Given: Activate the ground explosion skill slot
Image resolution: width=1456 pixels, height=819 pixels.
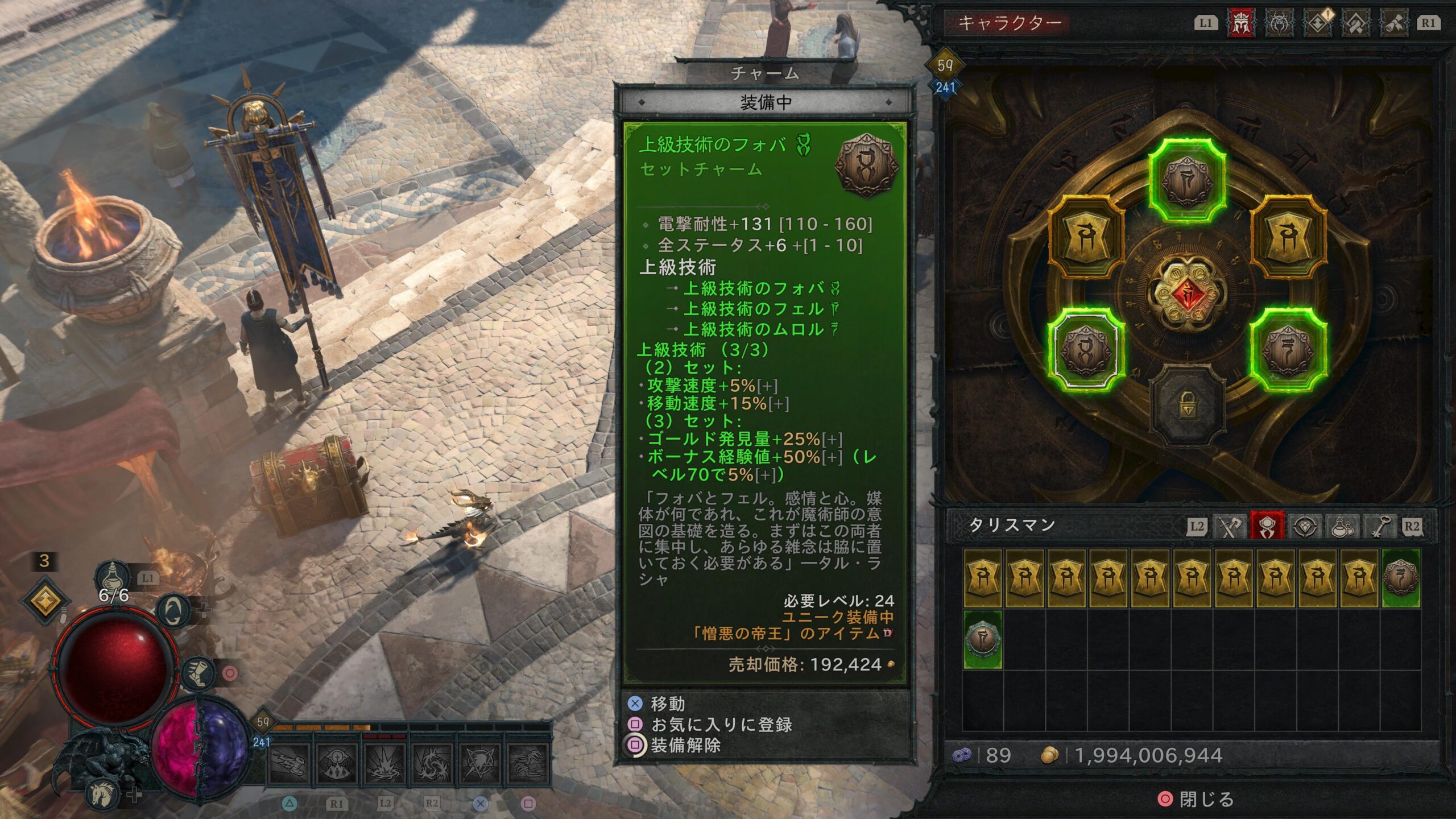Looking at the screenshot, I should [x=385, y=762].
